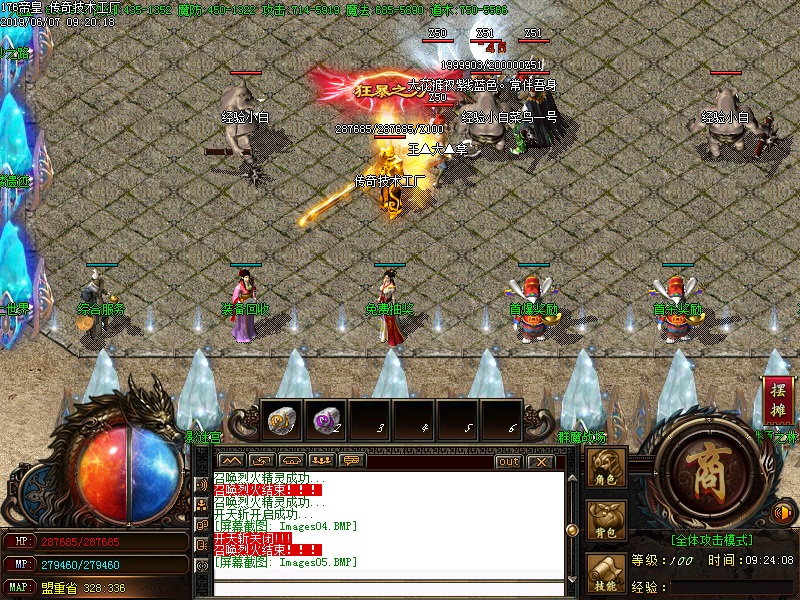Use the purple scroll in hotbar slot two

[323, 422]
